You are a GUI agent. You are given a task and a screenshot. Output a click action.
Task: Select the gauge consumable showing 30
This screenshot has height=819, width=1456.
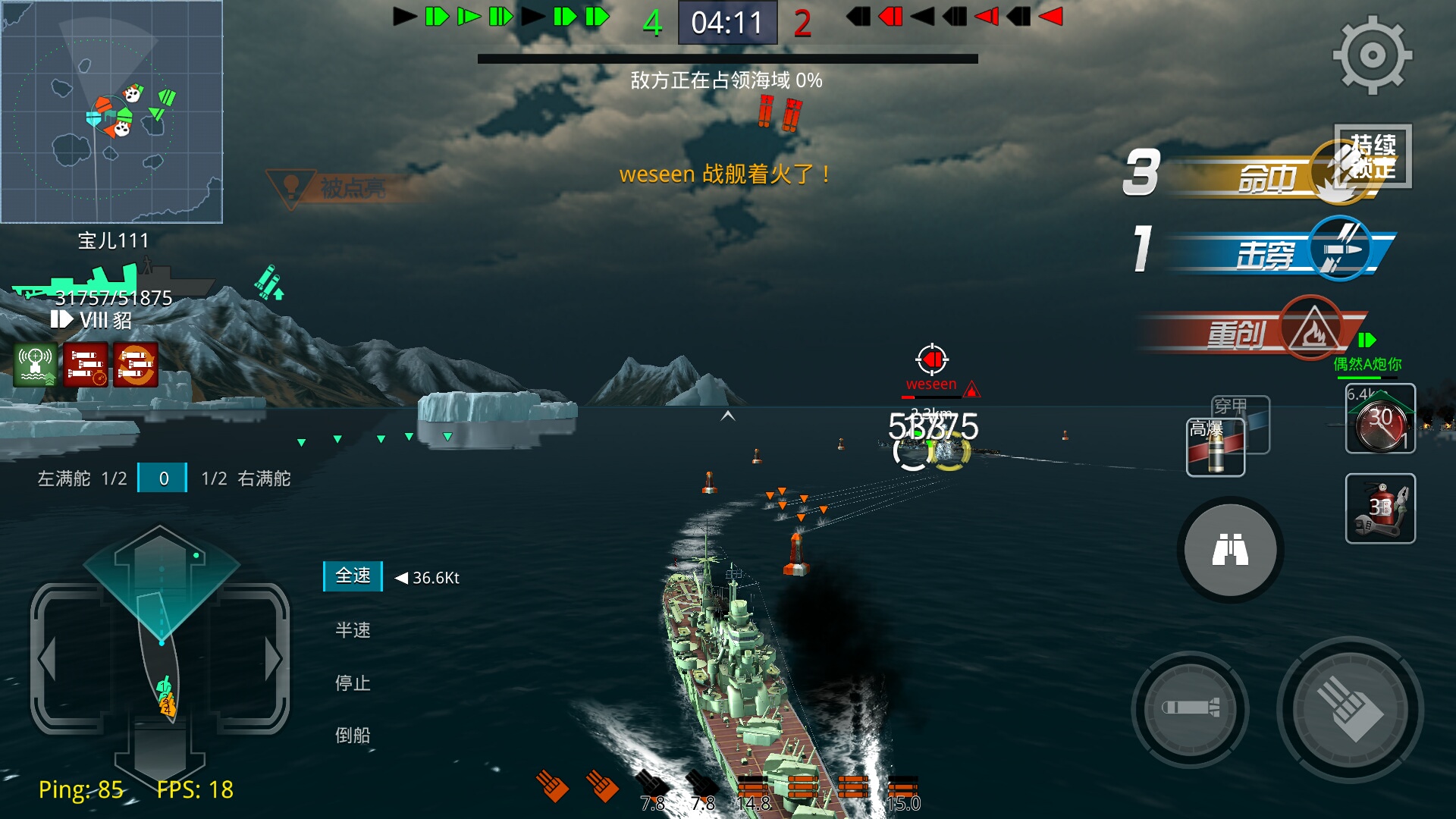click(1379, 419)
